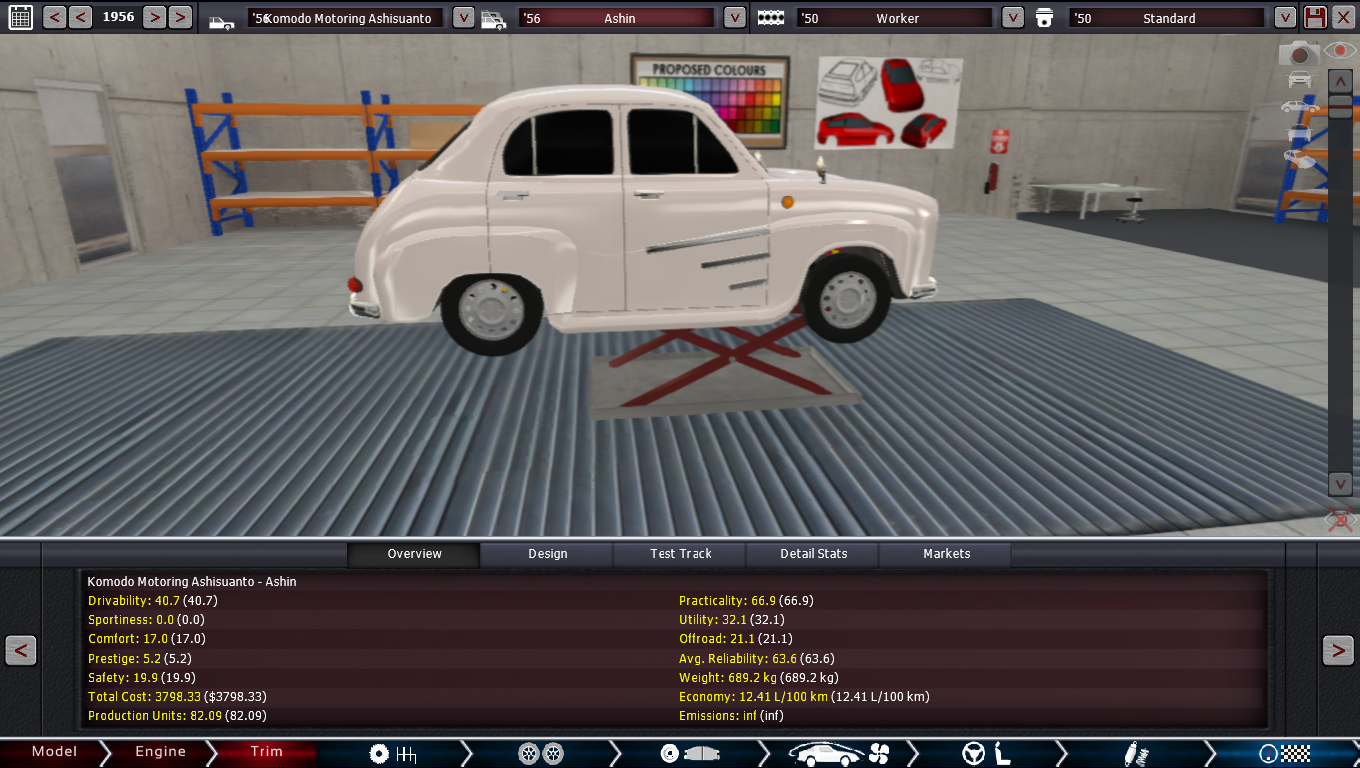Select the Overview tab

(x=414, y=554)
